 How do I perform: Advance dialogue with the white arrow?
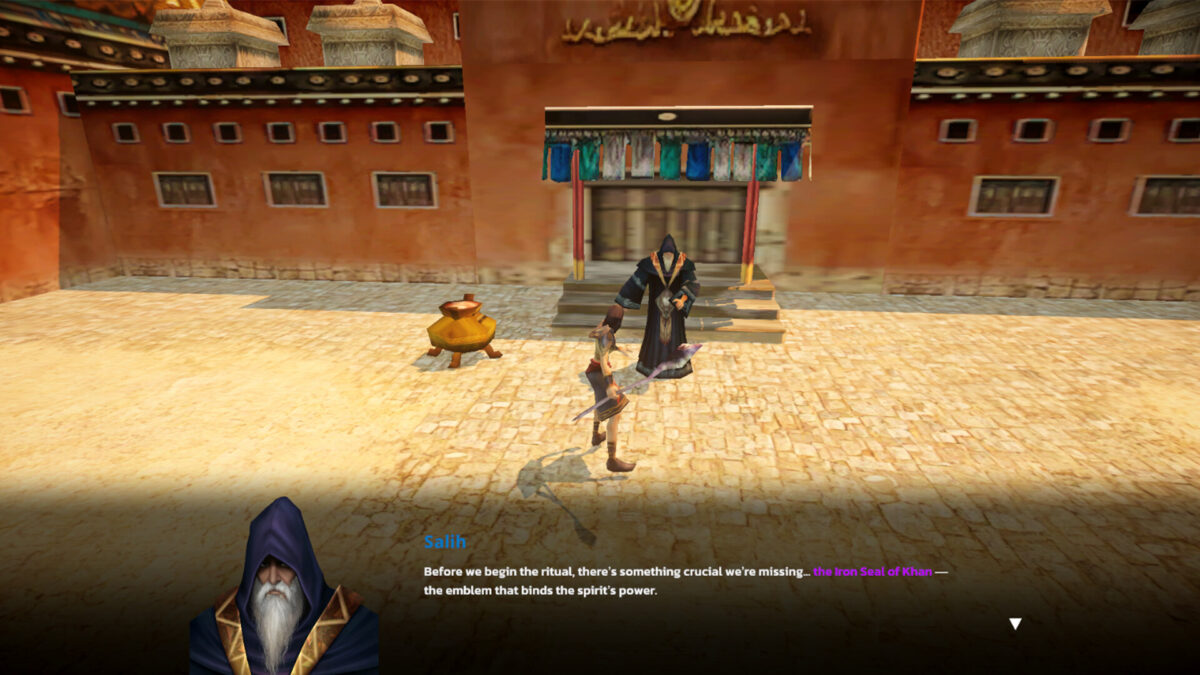click(1015, 624)
